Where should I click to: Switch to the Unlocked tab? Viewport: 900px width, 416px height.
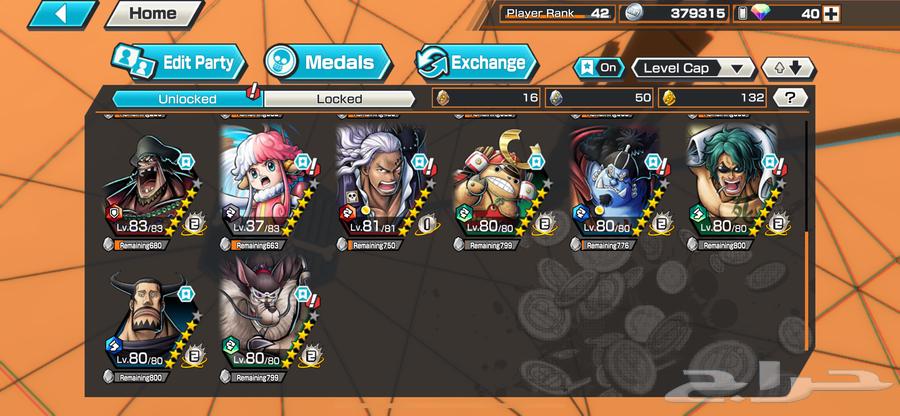186,98
